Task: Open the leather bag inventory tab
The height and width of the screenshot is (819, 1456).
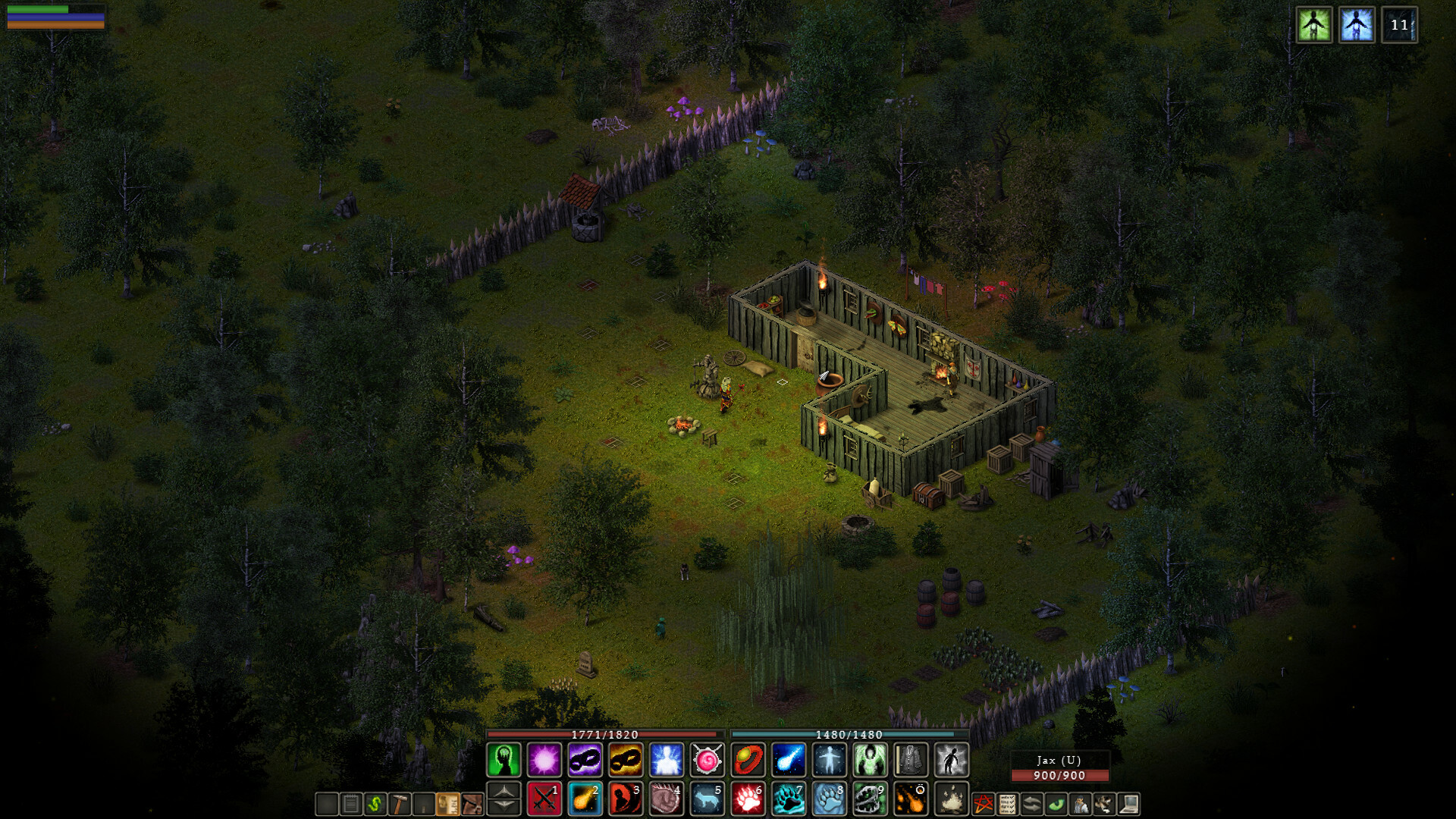Action: 472,804
